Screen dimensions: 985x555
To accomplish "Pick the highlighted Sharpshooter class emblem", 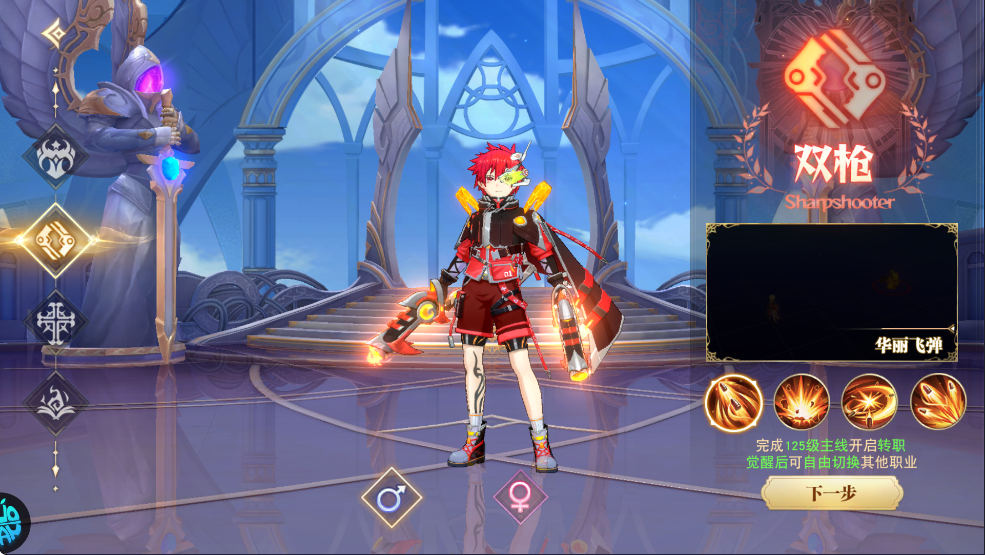I will tap(56, 238).
